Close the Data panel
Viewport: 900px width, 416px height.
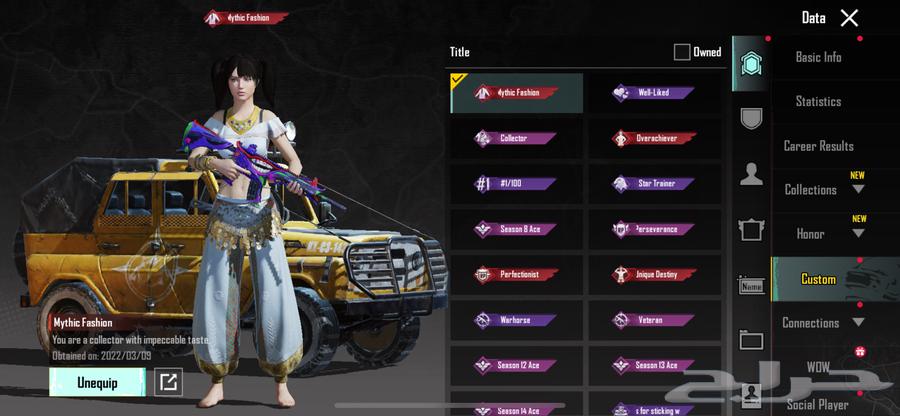pyautogui.click(x=849, y=18)
